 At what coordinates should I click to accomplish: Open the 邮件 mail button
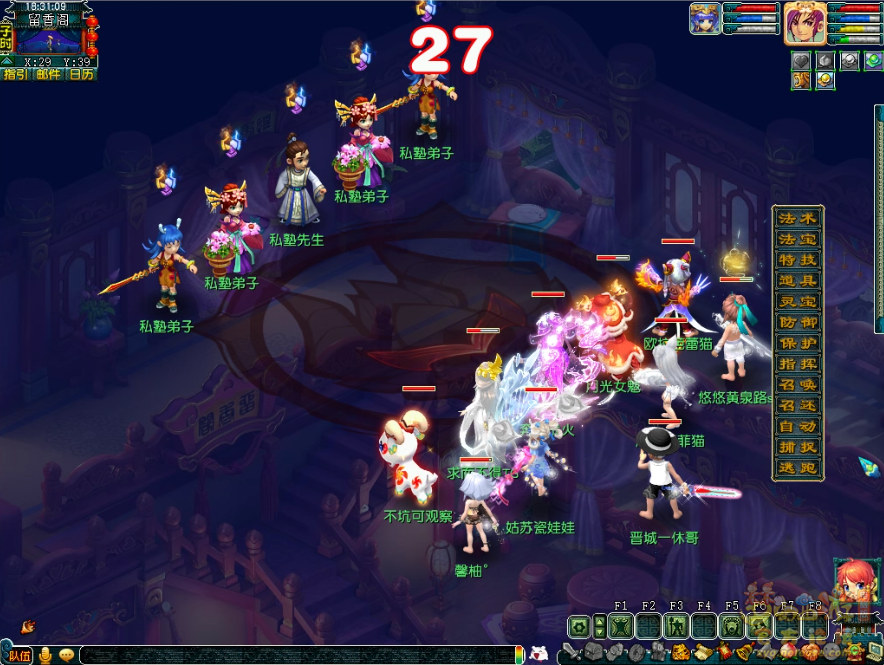tap(48, 74)
